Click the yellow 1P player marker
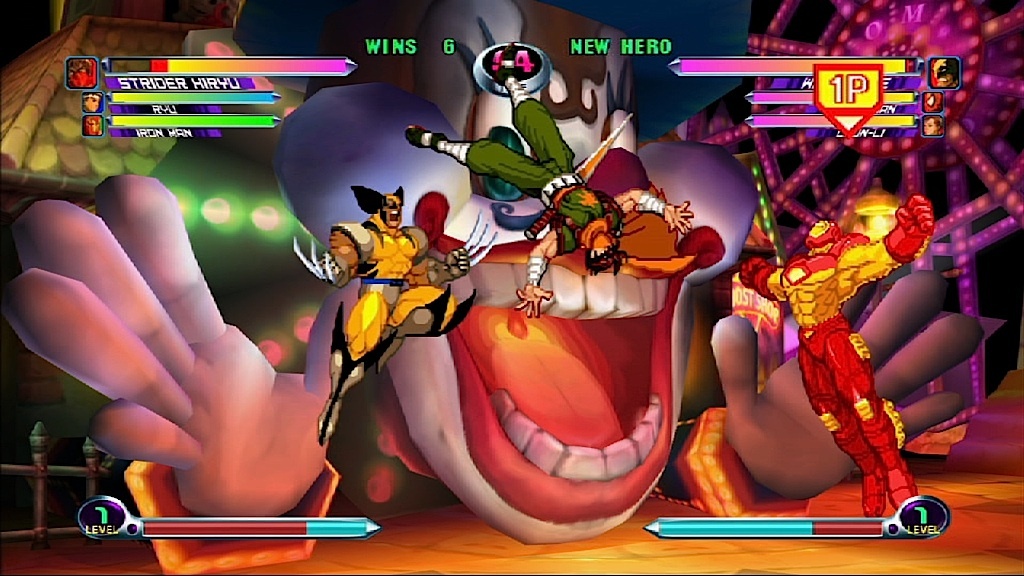 click(848, 93)
